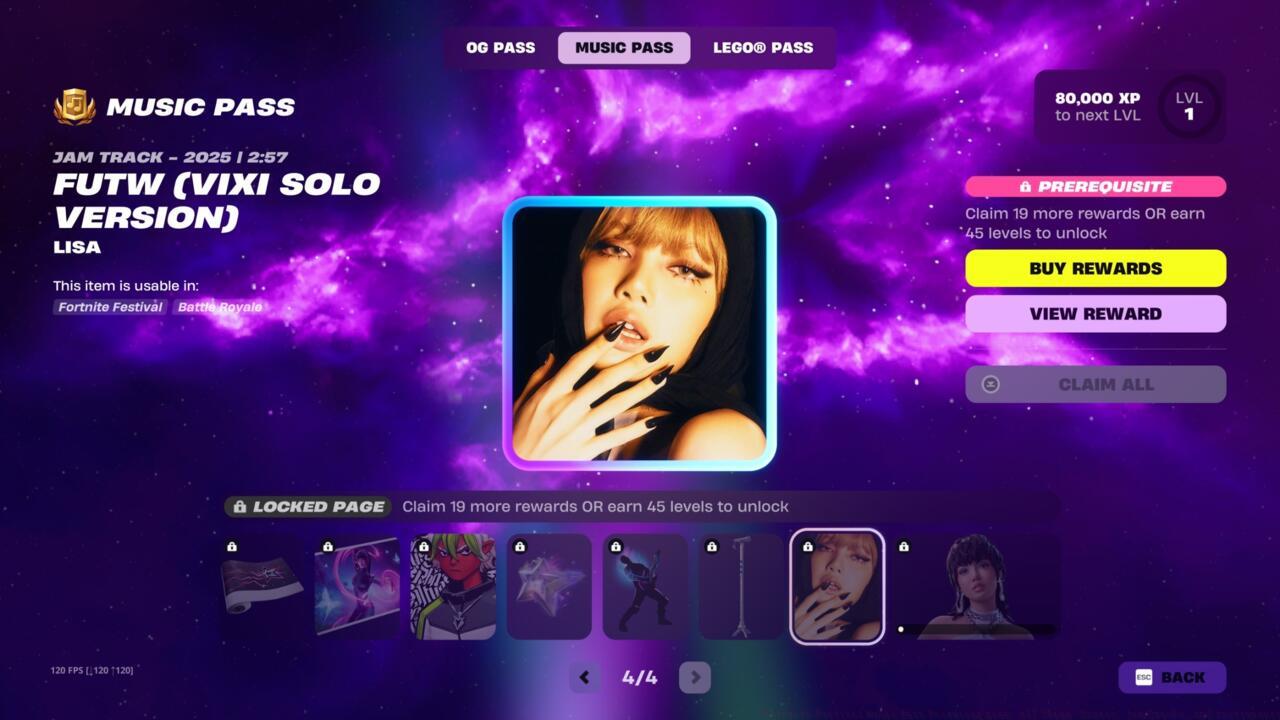
Task: Click the LVL 1 progress ring
Action: coord(1189,104)
